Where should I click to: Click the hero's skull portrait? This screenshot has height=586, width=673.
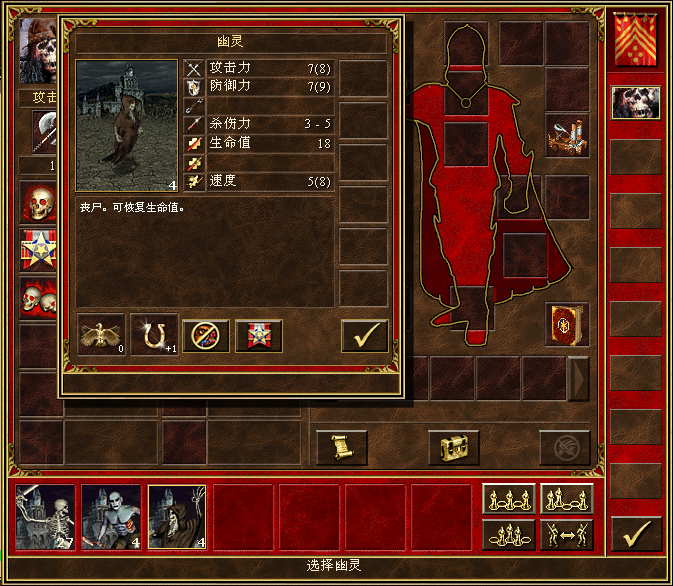[x=38, y=50]
